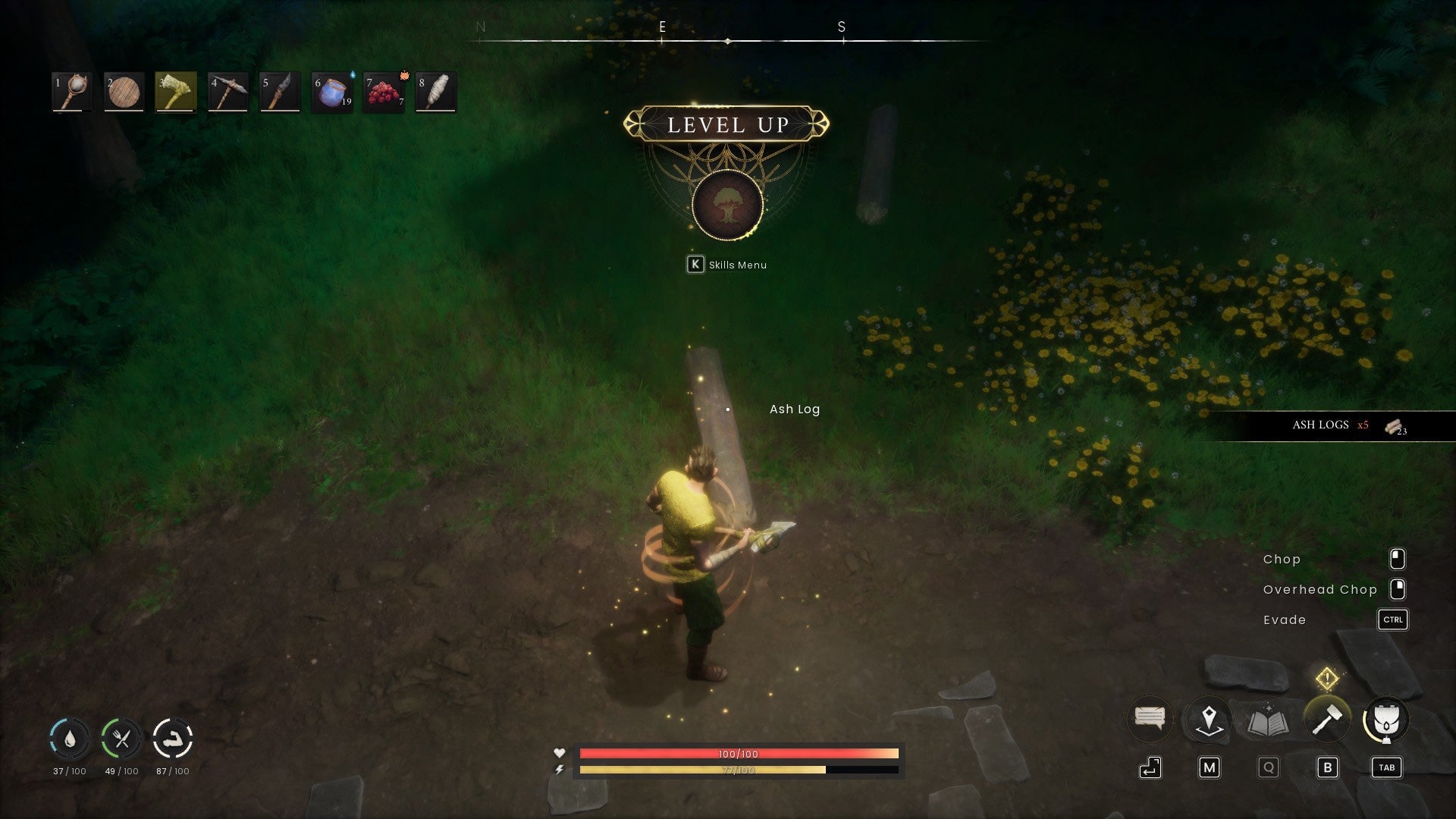This screenshot has width=1456, height=819.
Task: Click the Ash Log interaction label
Action: click(793, 409)
